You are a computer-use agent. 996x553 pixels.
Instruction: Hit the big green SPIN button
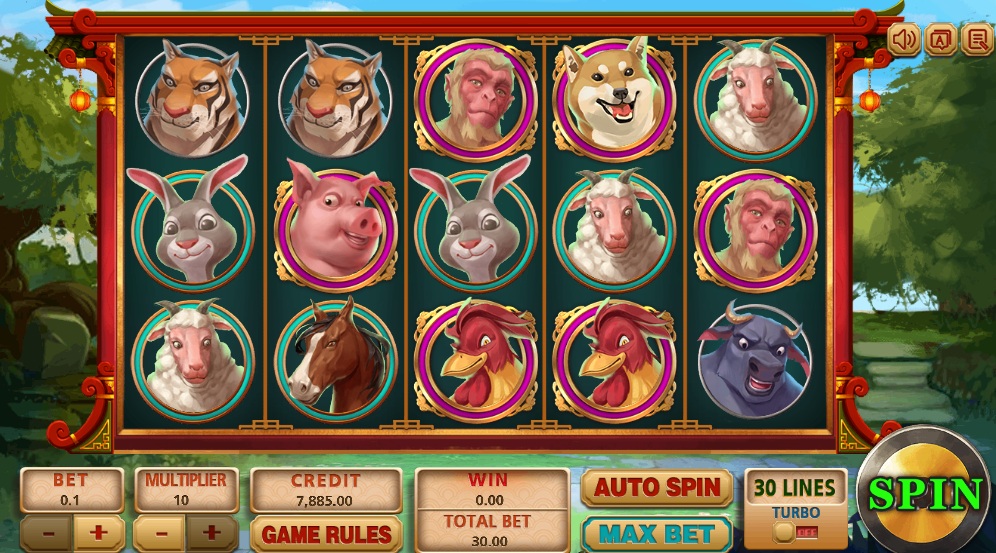click(925, 494)
